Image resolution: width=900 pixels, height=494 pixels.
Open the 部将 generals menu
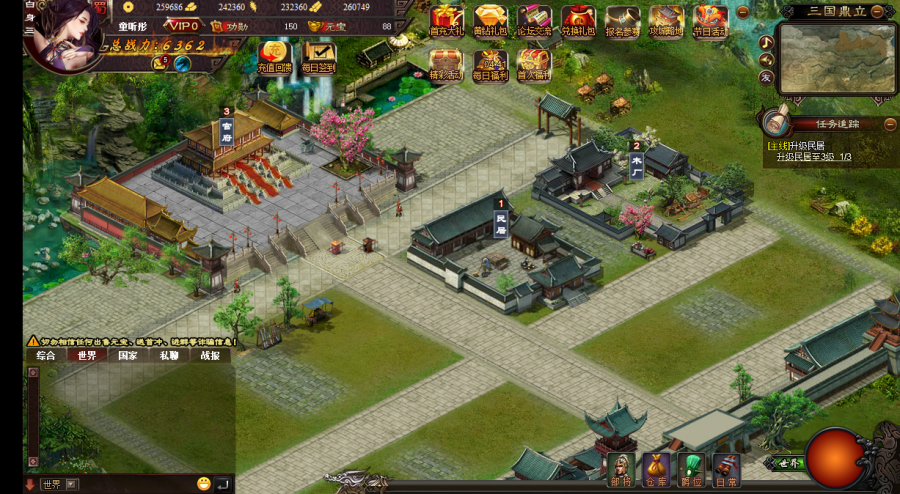(x=620, y=468)
